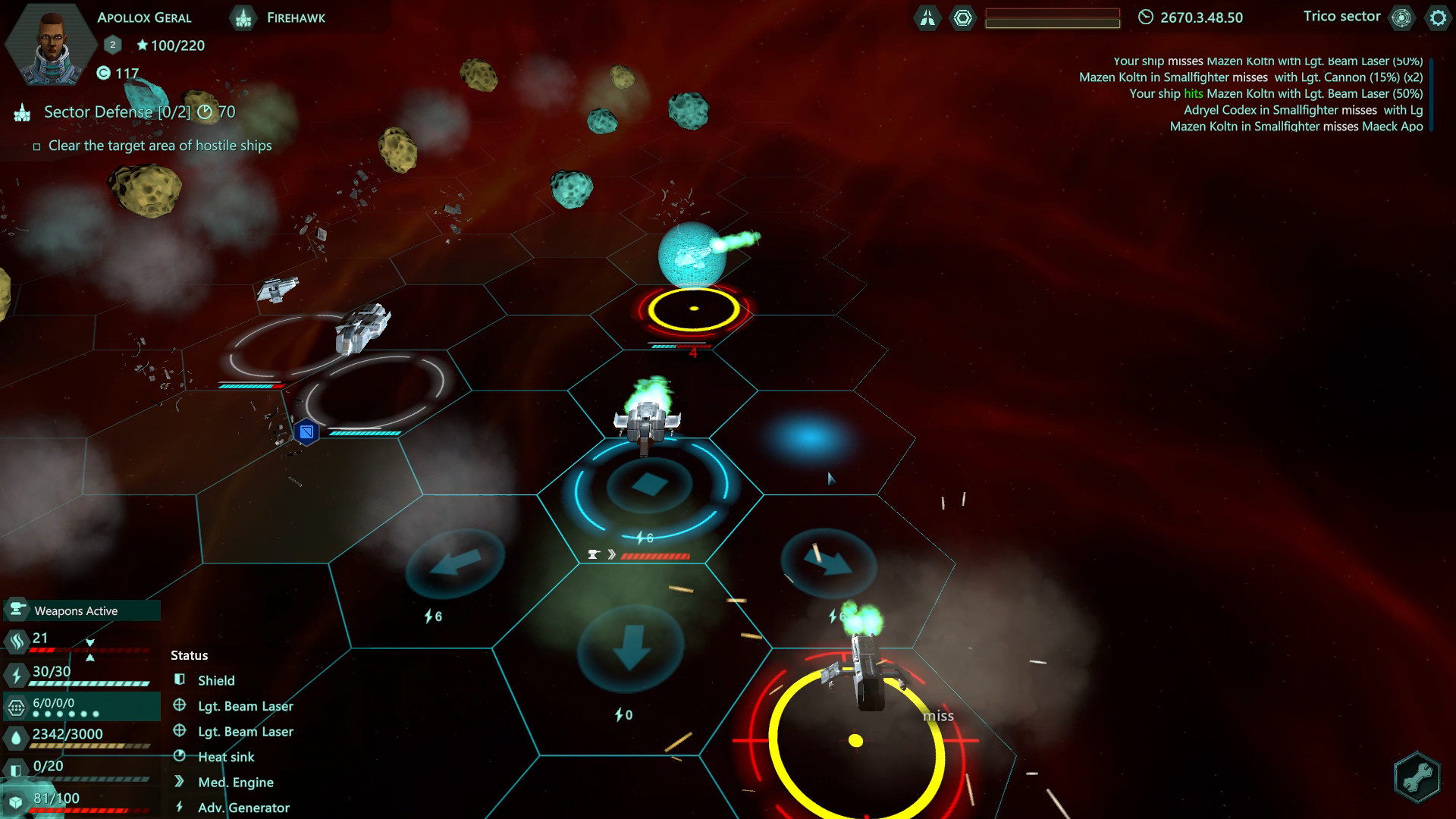
Task: Click the hexagonal emblem left of the health bar
Action: coord(964,17)
